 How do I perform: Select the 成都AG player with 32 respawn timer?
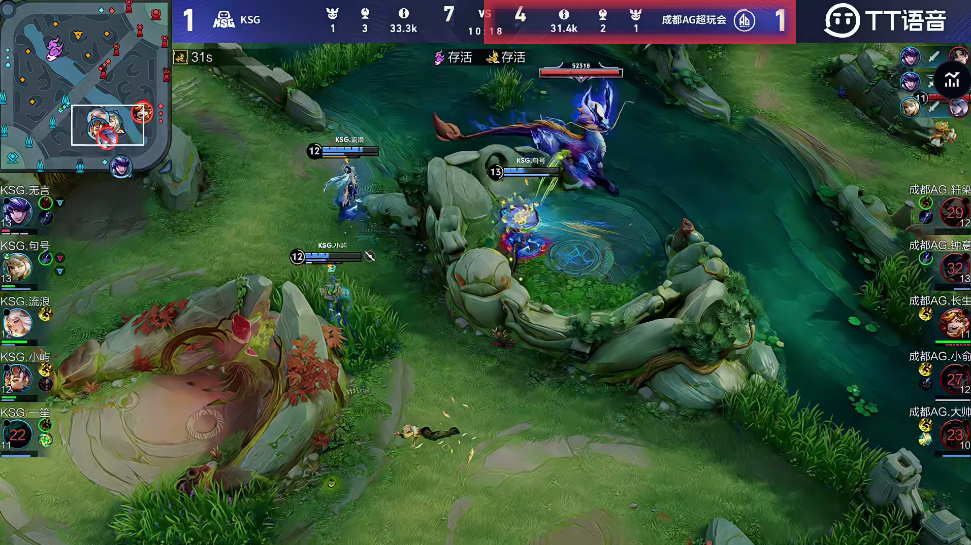[x=954, y=268]
